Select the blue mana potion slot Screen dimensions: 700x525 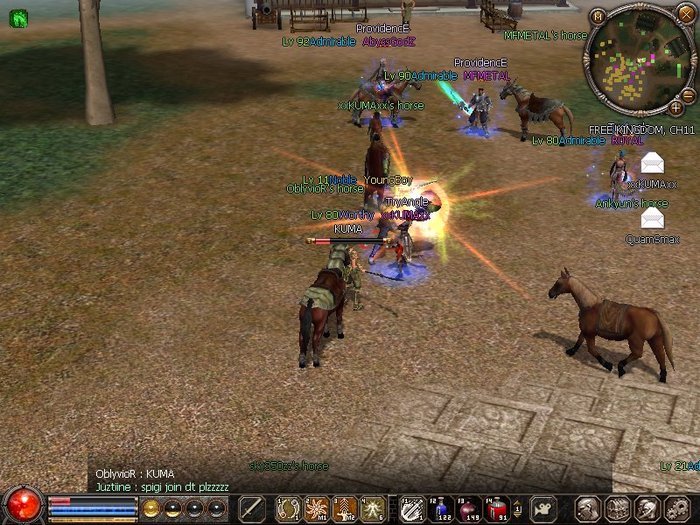pos(442,507)
